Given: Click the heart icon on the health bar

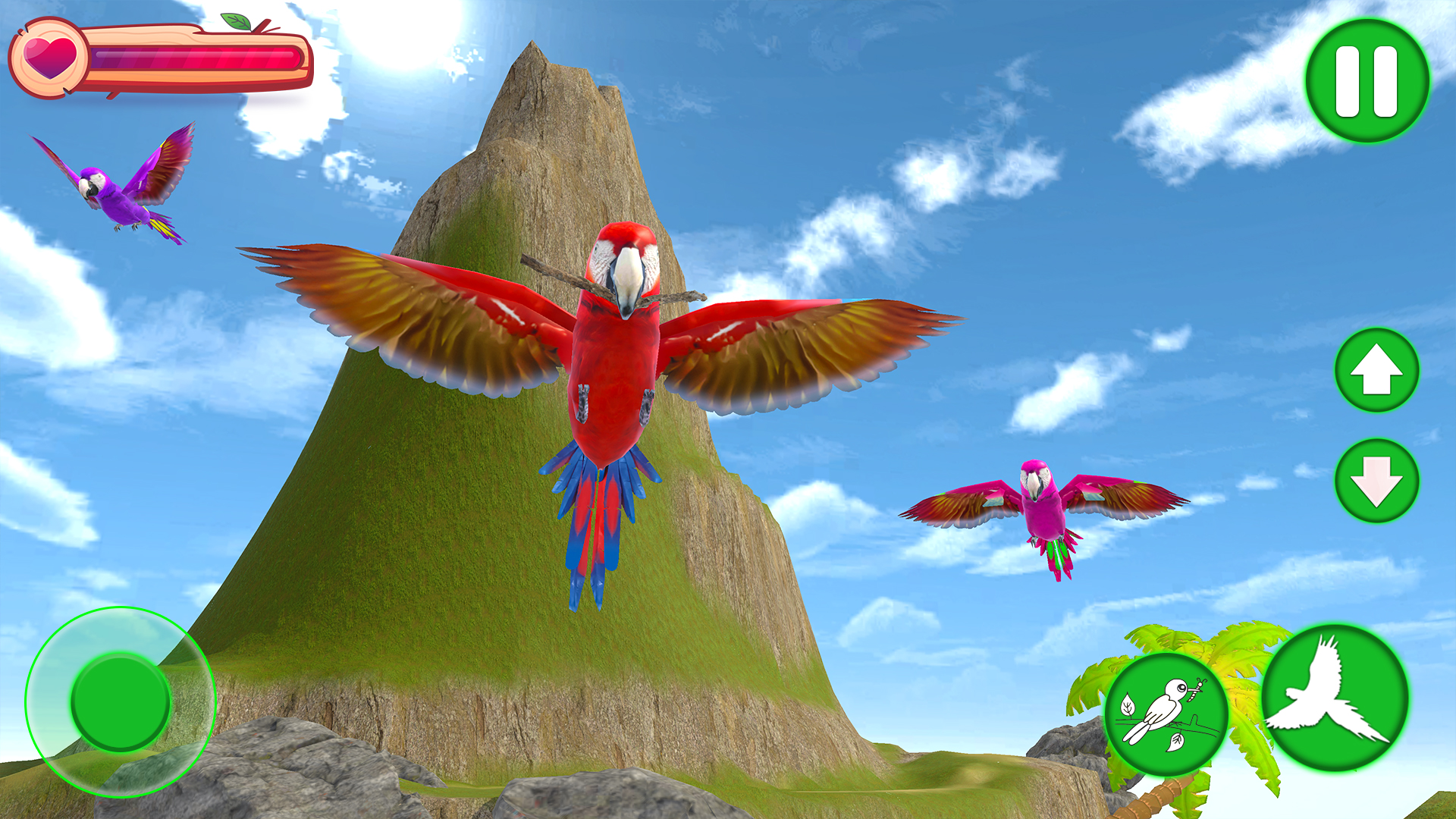Looking at the screenshot, I should (49, 57).
